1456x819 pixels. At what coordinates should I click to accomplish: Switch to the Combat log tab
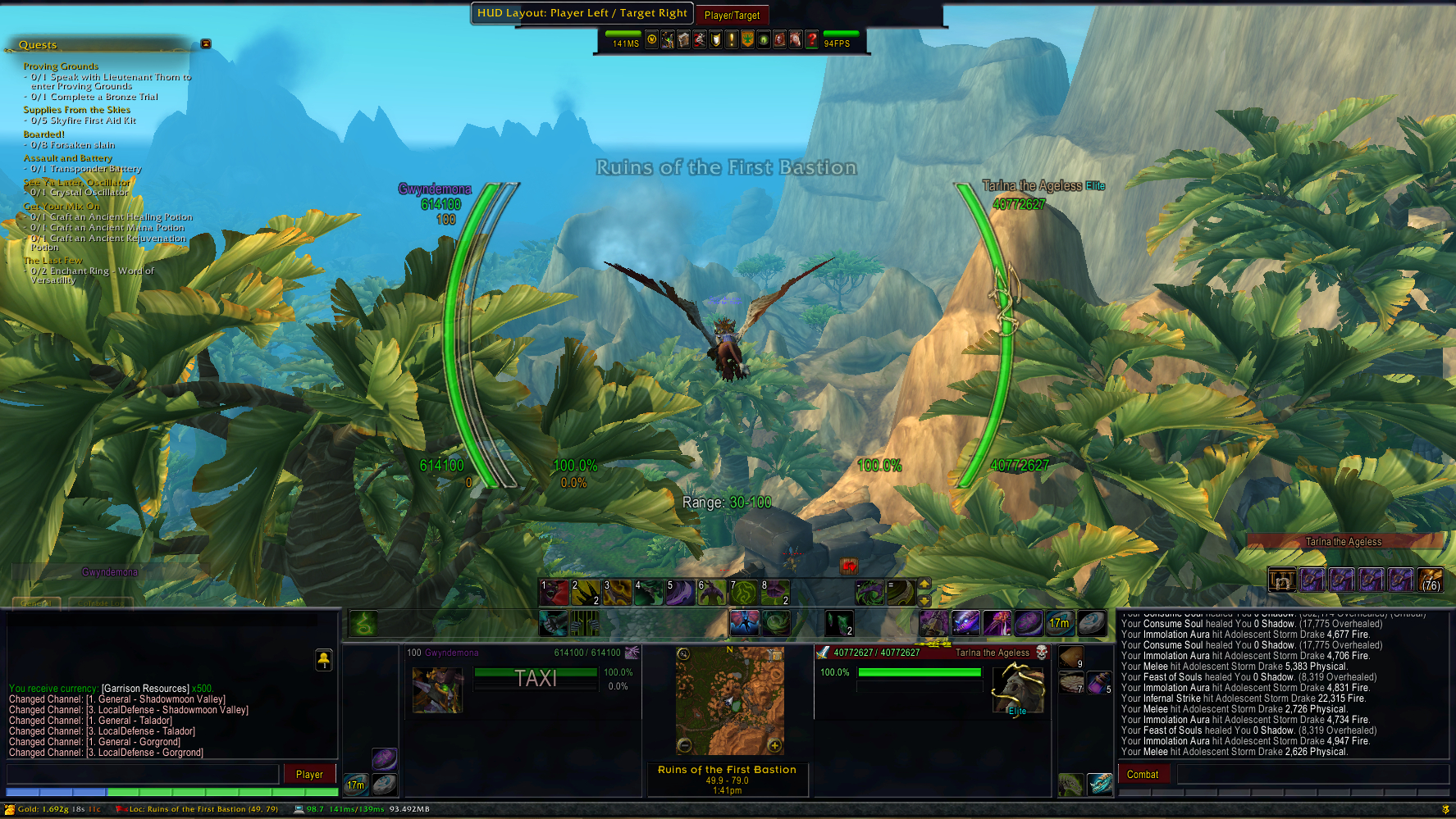click(1142, 774)
